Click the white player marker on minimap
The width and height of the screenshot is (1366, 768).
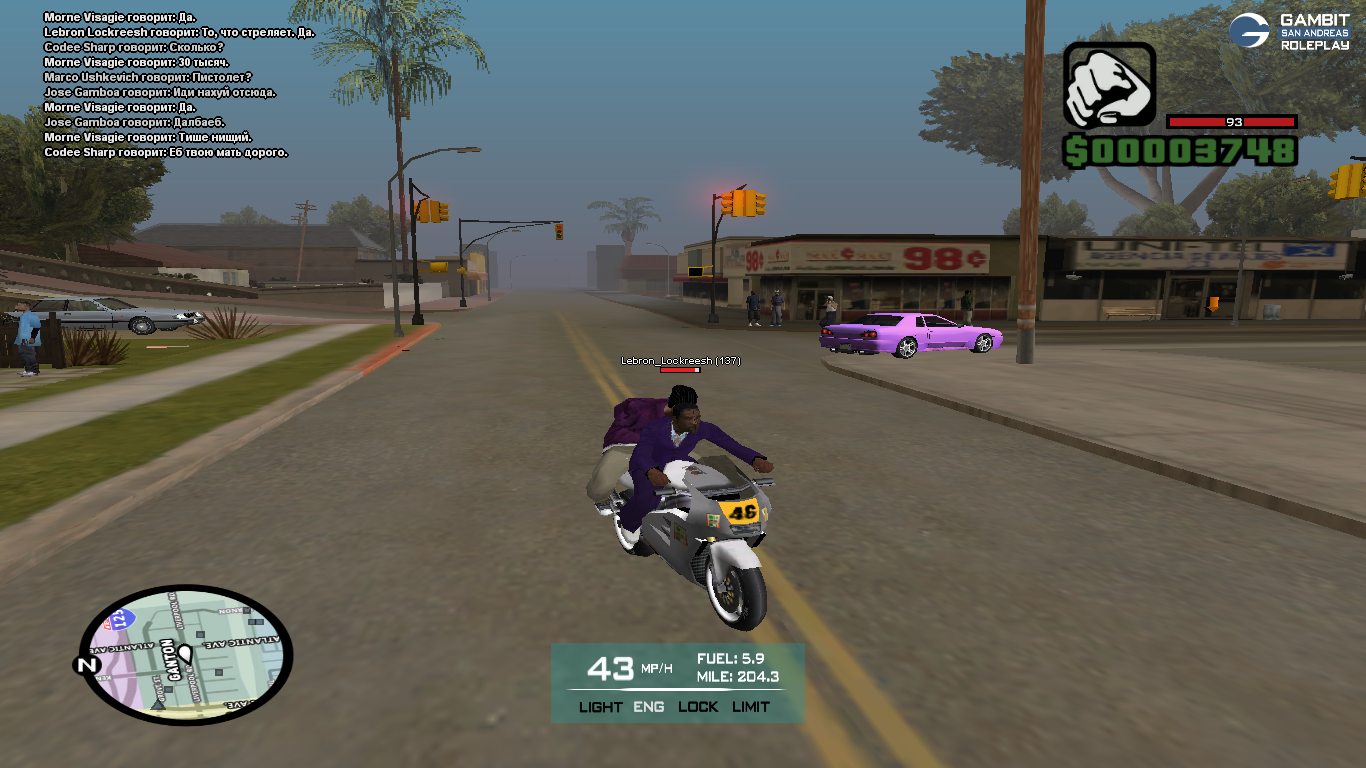coord(185,654)
